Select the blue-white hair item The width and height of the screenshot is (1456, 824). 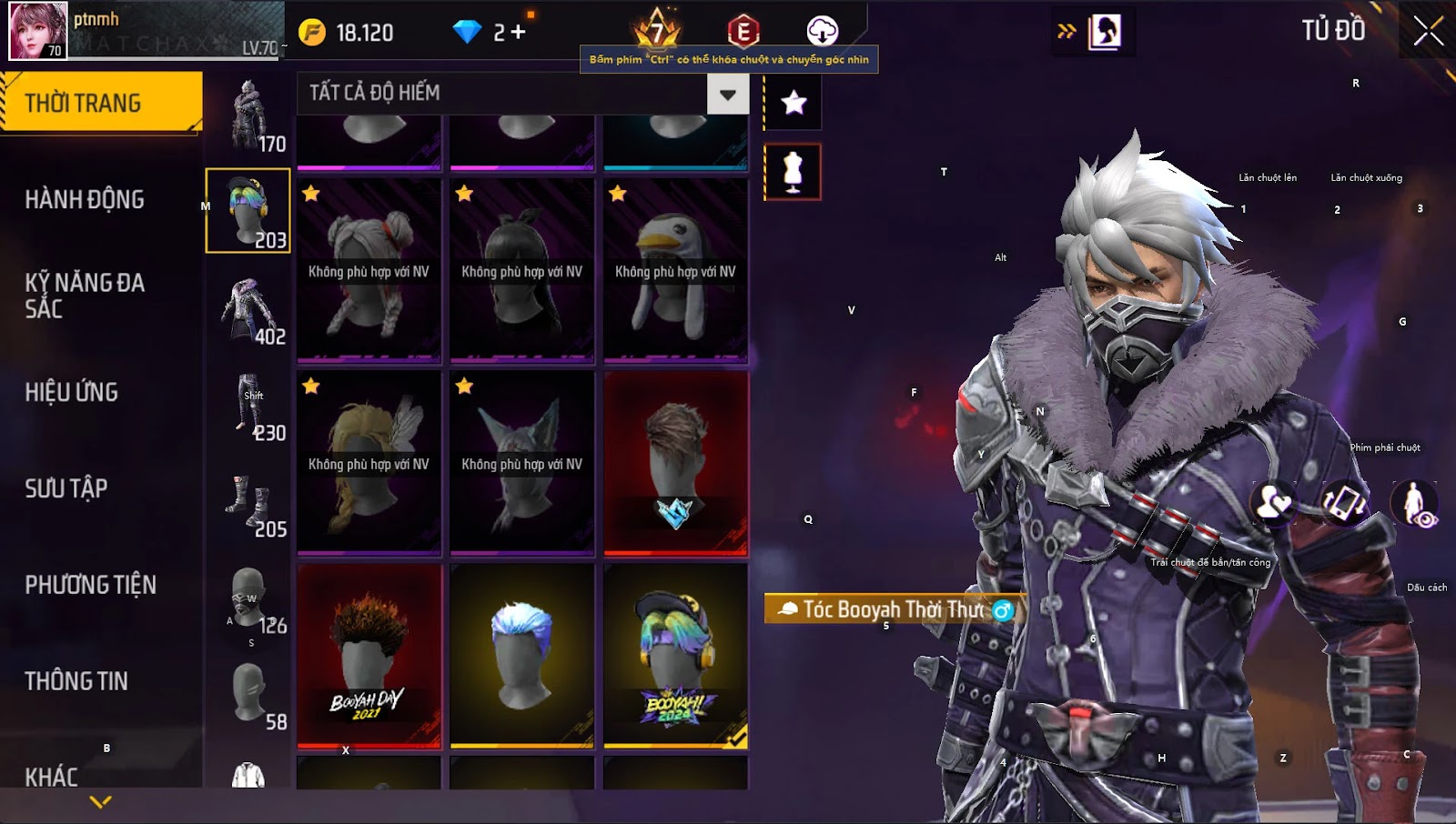click(x=521, y=655)
